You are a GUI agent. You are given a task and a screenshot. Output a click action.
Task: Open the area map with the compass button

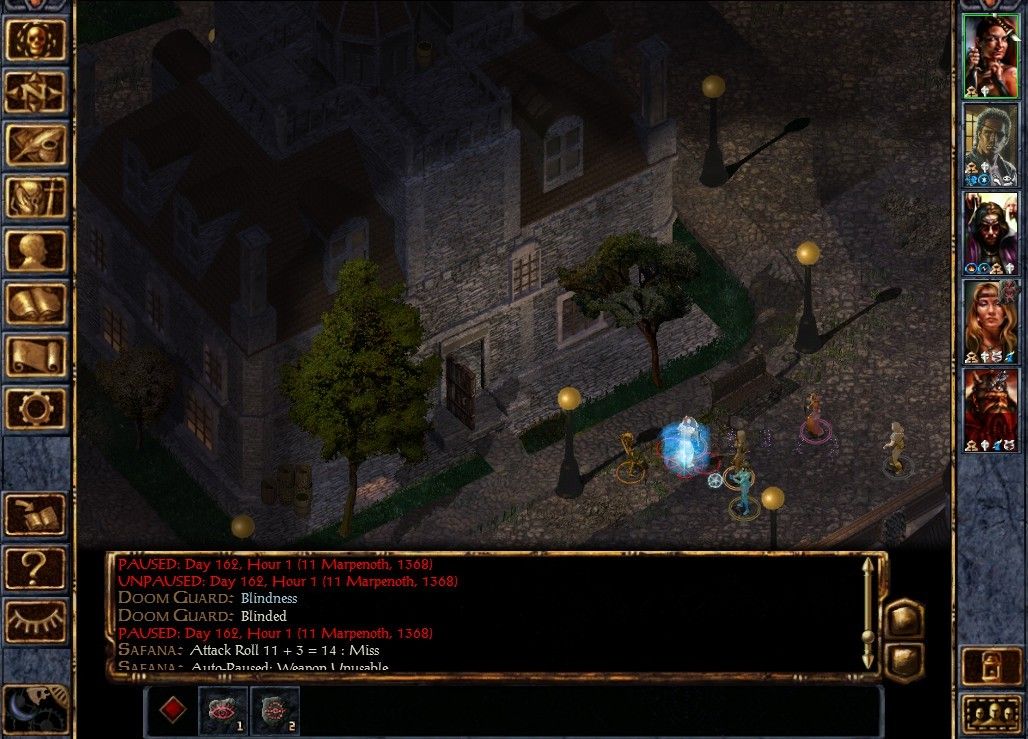pyautogui.click(x=36, y=92)
